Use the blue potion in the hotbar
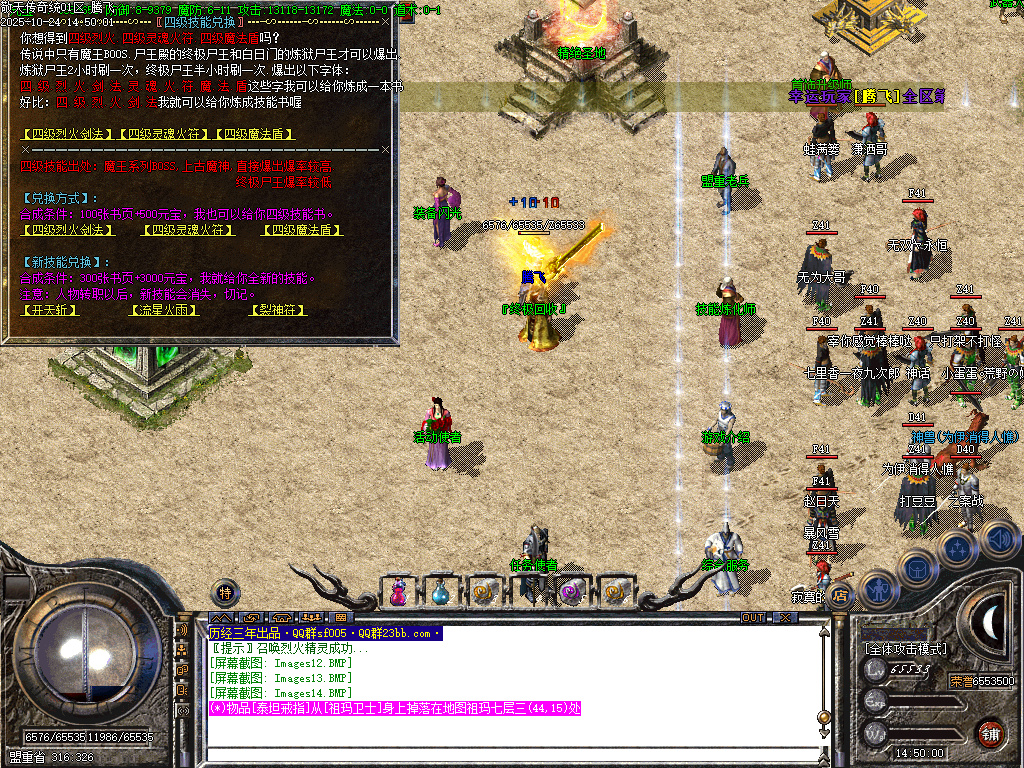This screenshot has width=1024, height=768. 441,592
